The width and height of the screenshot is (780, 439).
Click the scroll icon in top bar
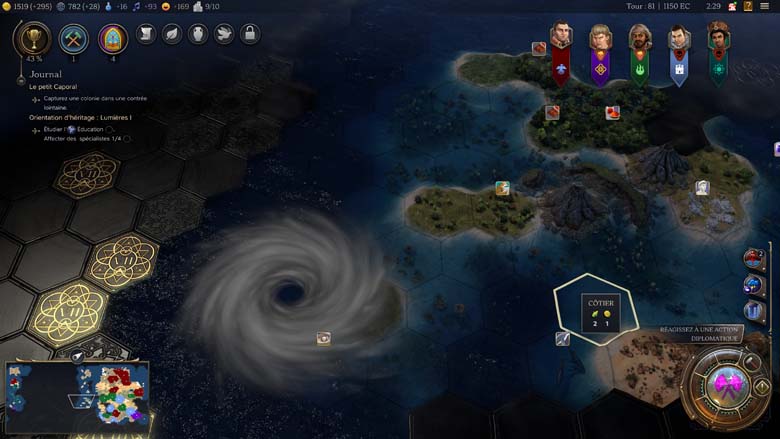tap(146, 34)
